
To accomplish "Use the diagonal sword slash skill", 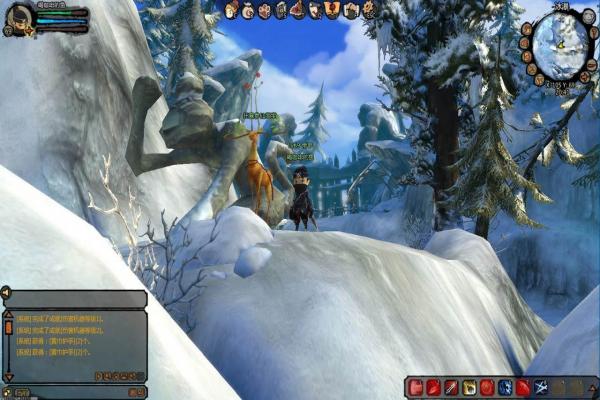I will click(451, 387).
